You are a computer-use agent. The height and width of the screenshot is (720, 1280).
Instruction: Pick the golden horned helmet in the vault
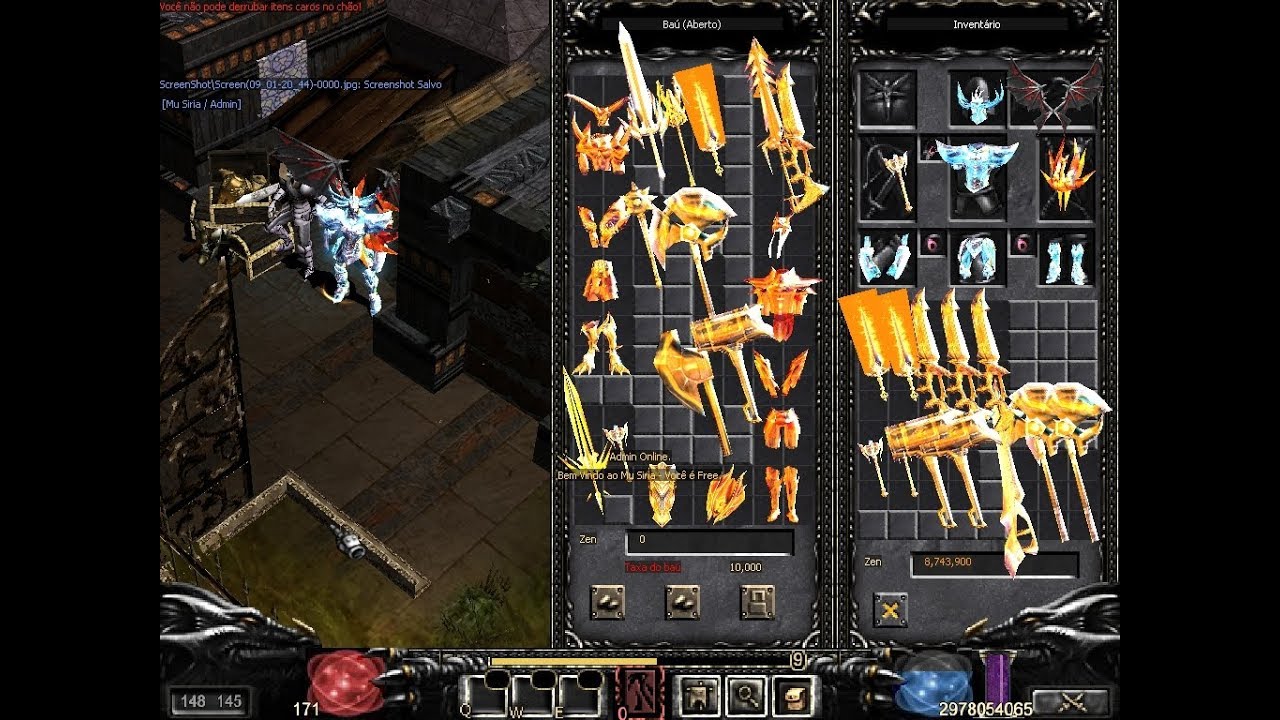click(596, 145)
